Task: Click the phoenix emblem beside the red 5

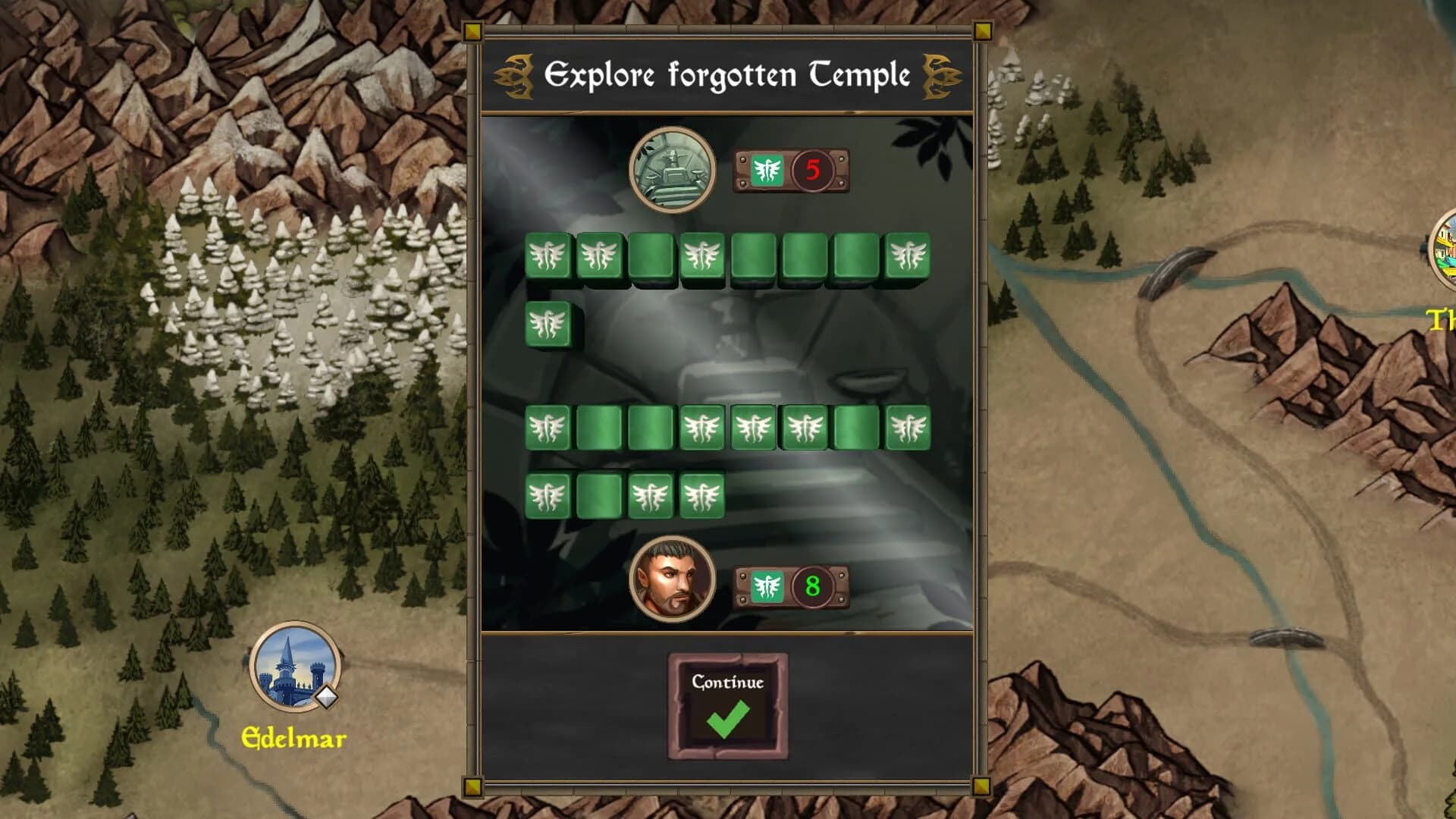Action: [x=767, y=171]
